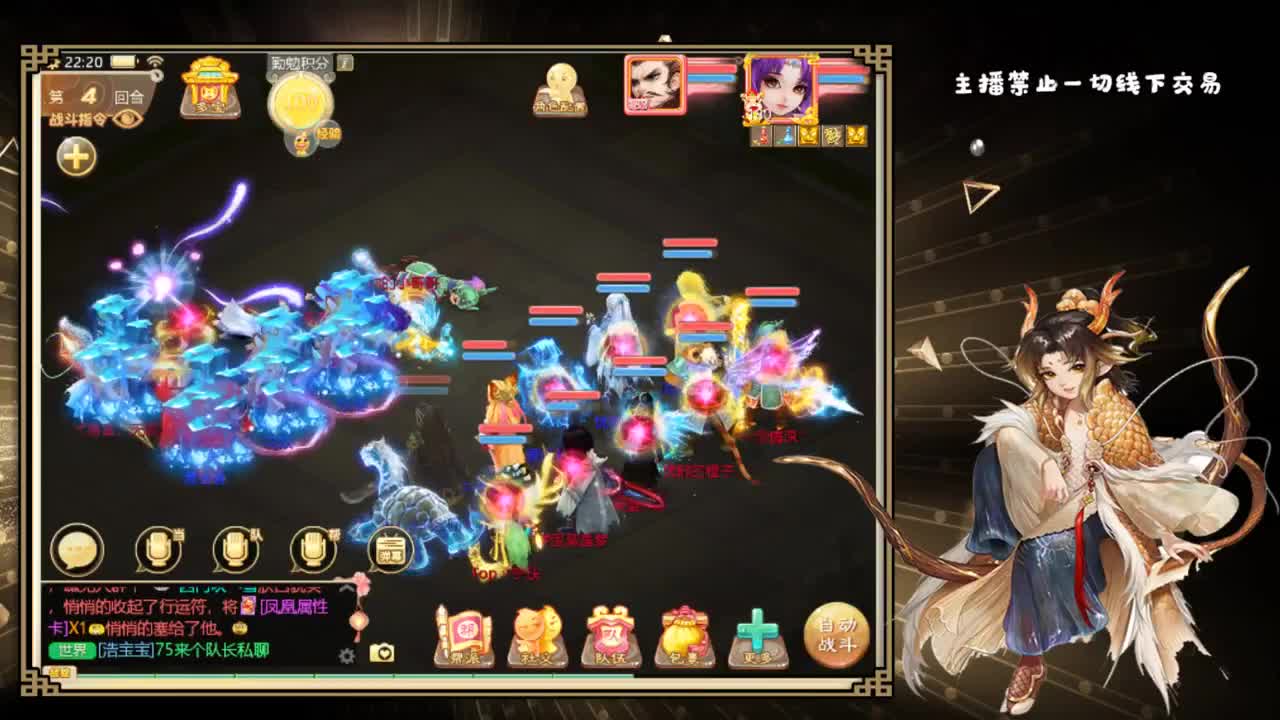Open the 勤勉积分 info expander
Viewport: 1280px width, 720px height.
point(343,63)
